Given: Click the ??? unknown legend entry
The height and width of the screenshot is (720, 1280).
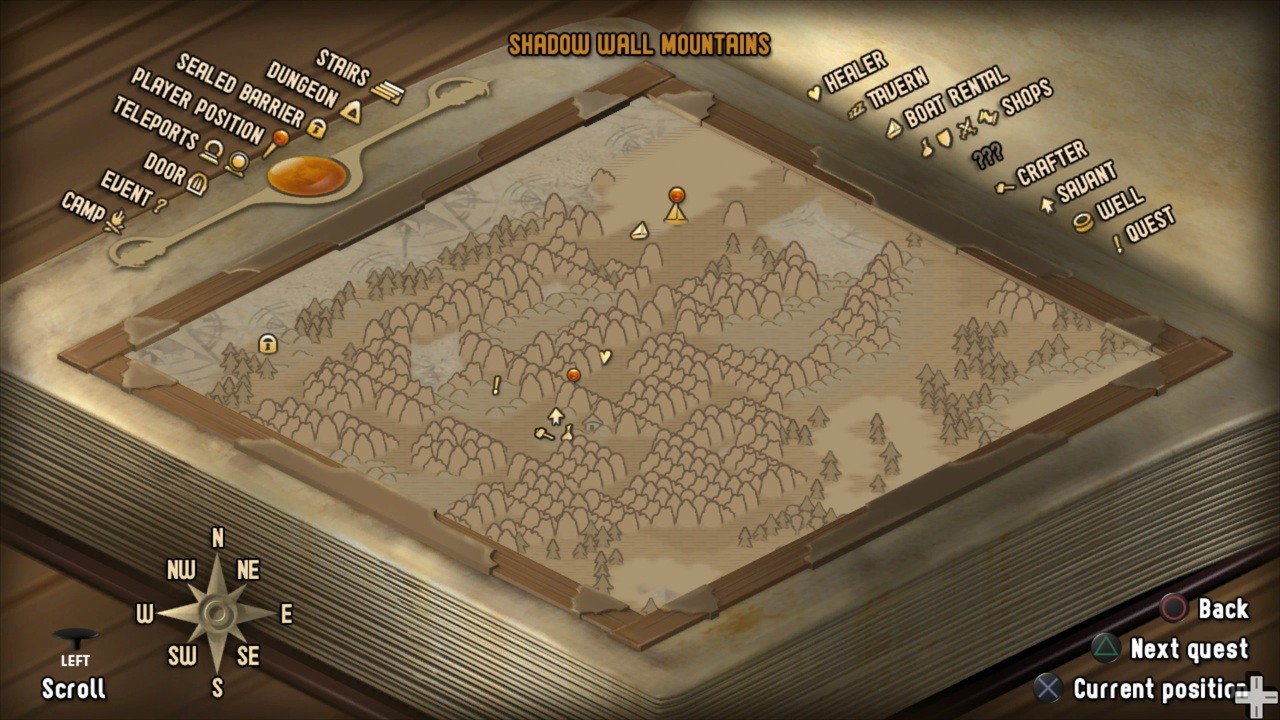Looking at the screenshot, I should 987,157.
